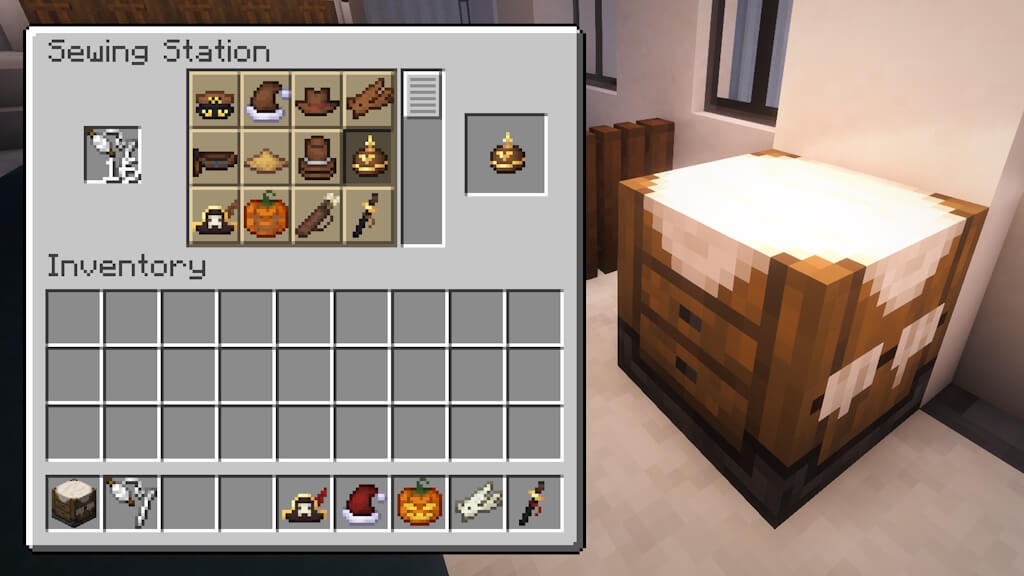Select the spiked pickelhaube helmet recipe

(370, 158)
